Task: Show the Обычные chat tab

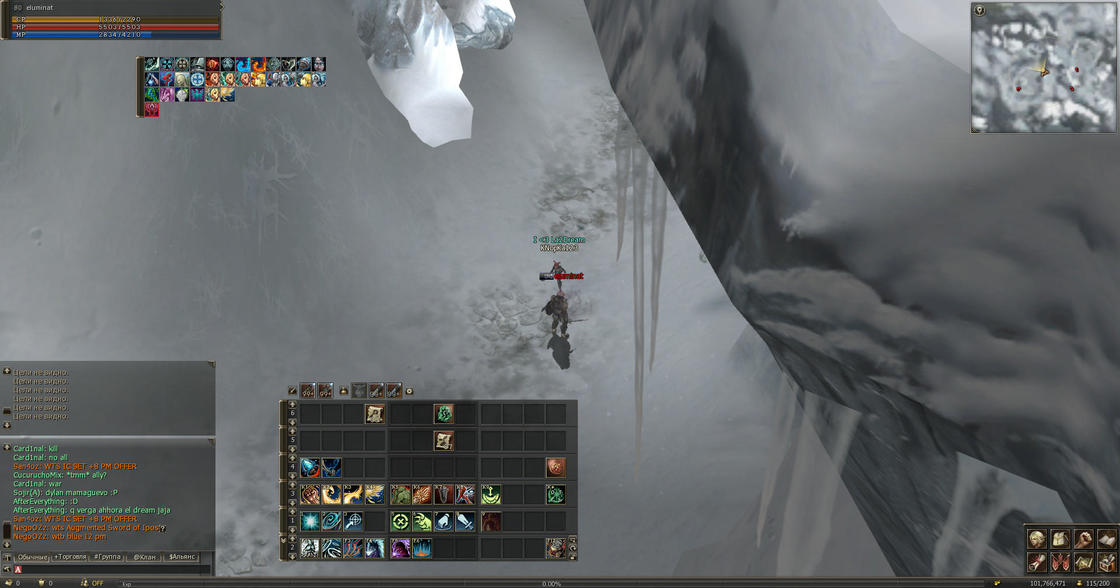Action: tap(32, 557)
